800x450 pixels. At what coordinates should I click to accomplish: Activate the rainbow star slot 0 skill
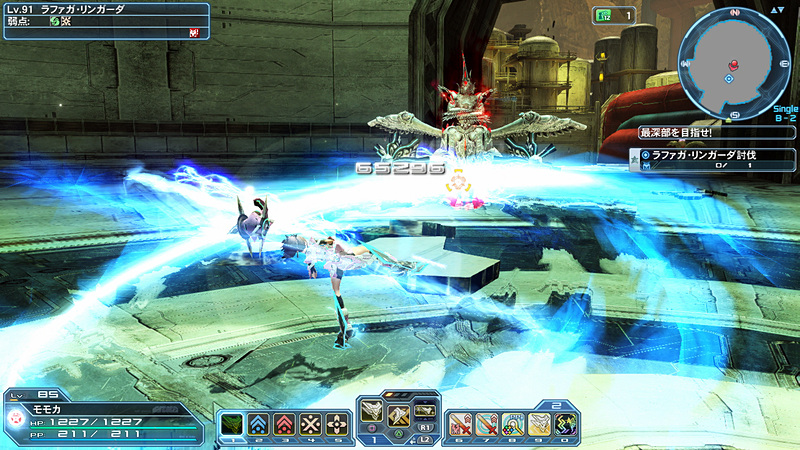566,424
